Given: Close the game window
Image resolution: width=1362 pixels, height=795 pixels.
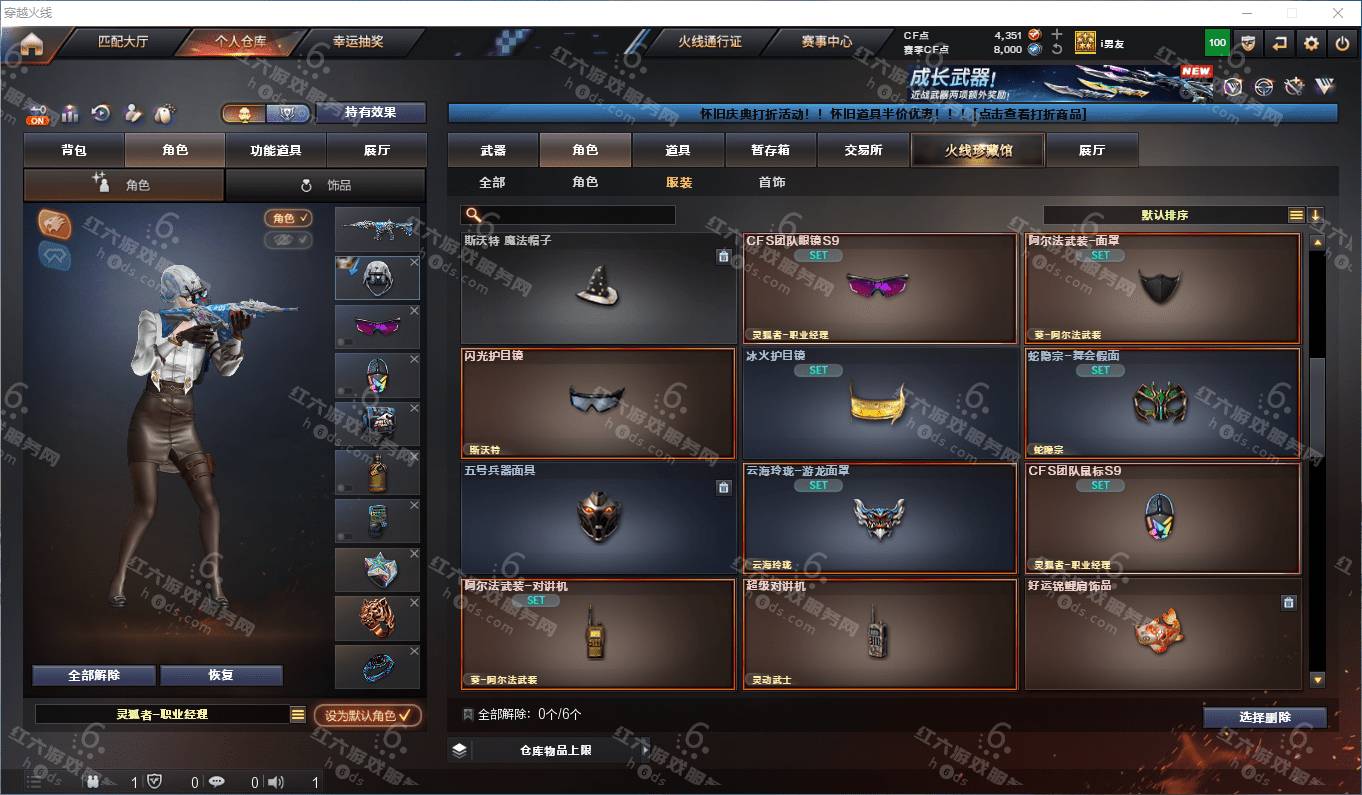Looking at the screenshot, I should point(1338,13).
